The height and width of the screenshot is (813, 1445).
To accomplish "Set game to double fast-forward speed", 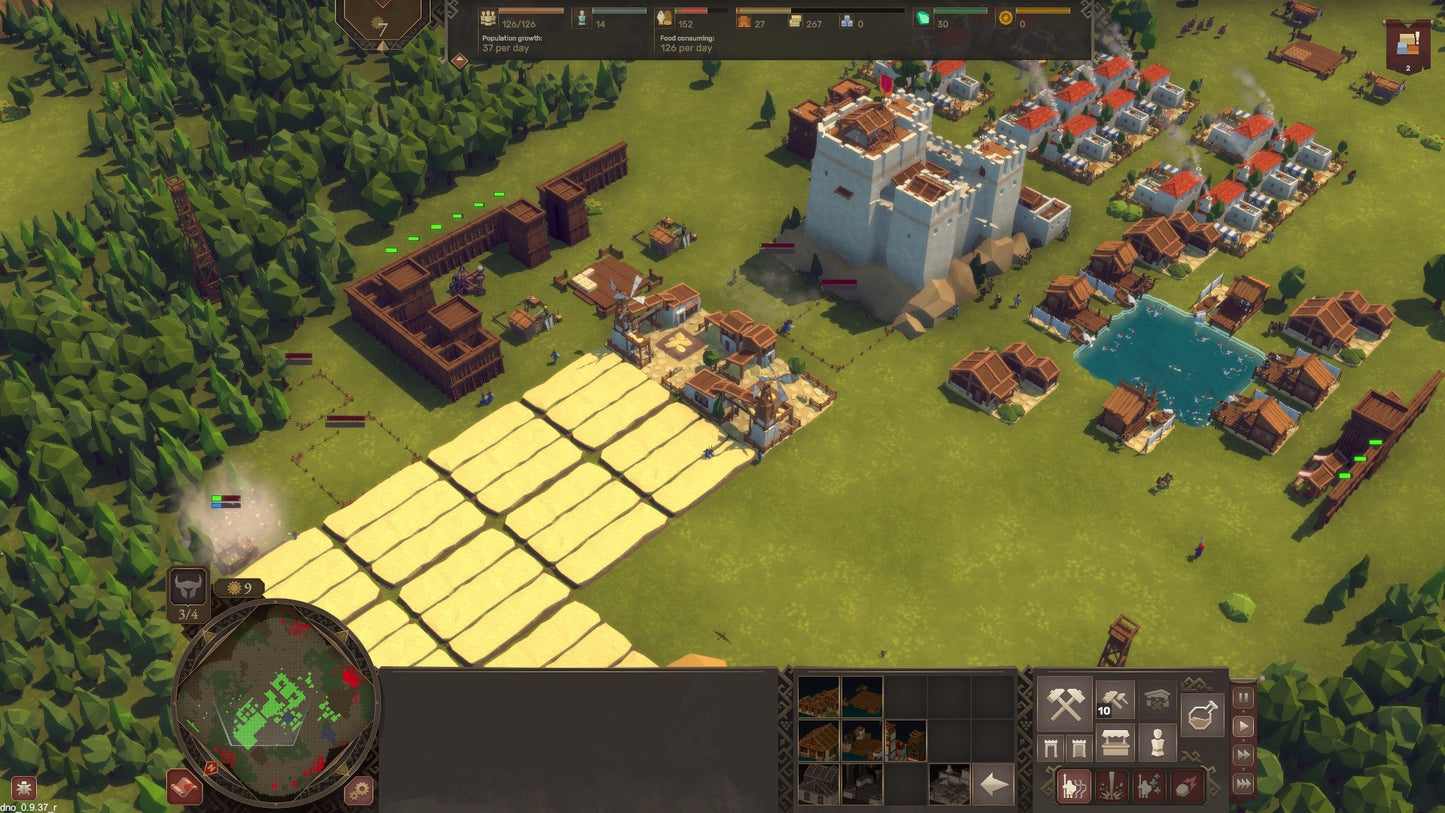I will coord(1243,755).
